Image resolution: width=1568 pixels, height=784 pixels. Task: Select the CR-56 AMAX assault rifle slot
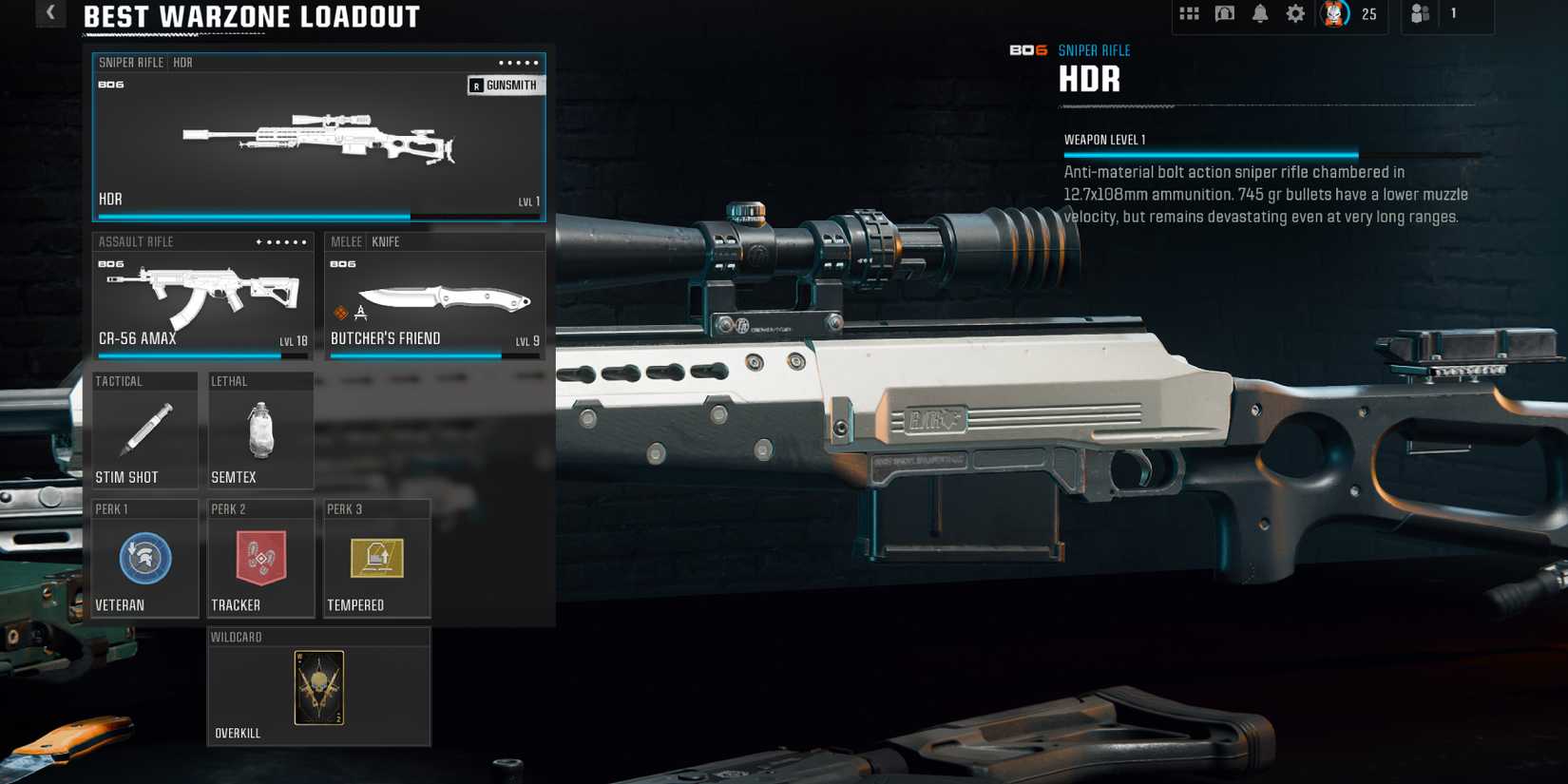[x=202, y=296]
